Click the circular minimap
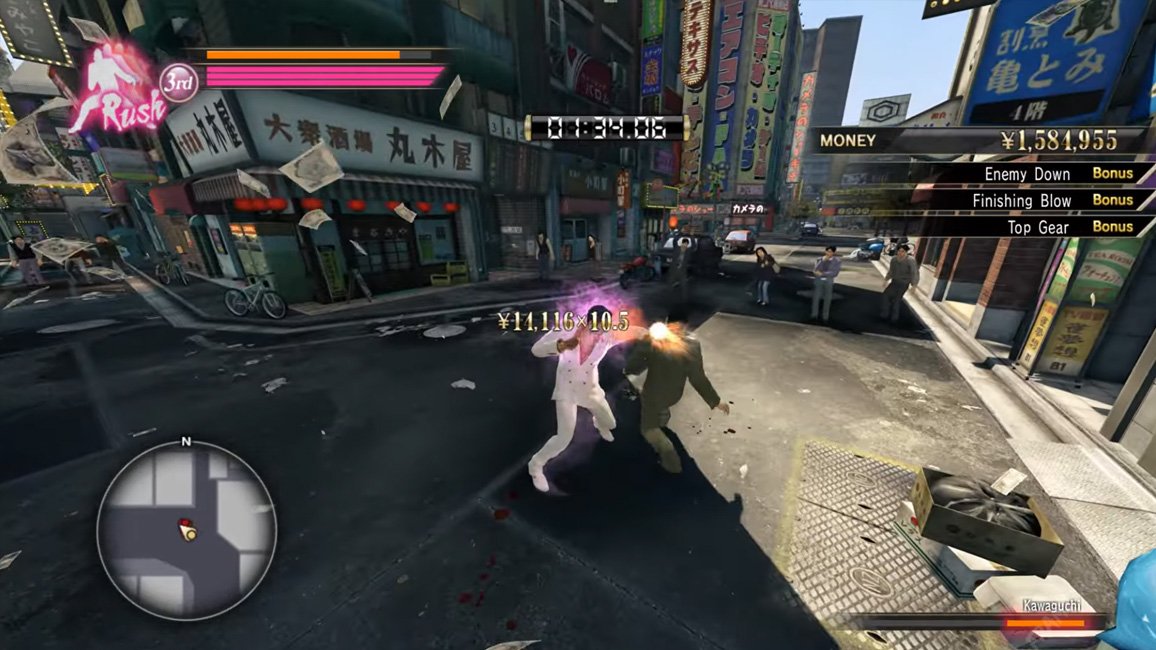This screenshot has height=650, width=1156. tap(186, 529)
